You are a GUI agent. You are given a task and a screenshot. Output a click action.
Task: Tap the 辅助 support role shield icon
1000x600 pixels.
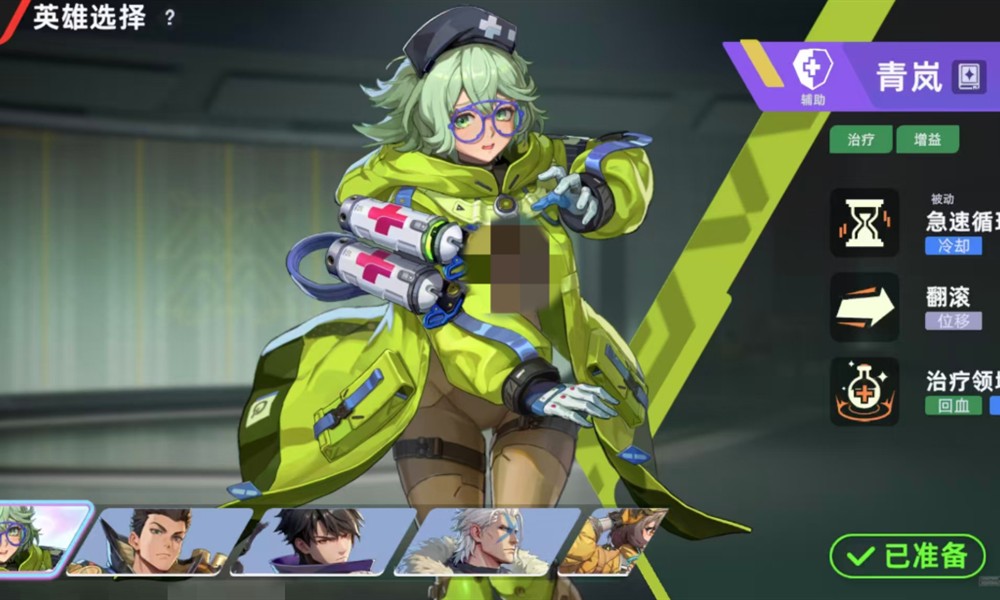(812, 70)
